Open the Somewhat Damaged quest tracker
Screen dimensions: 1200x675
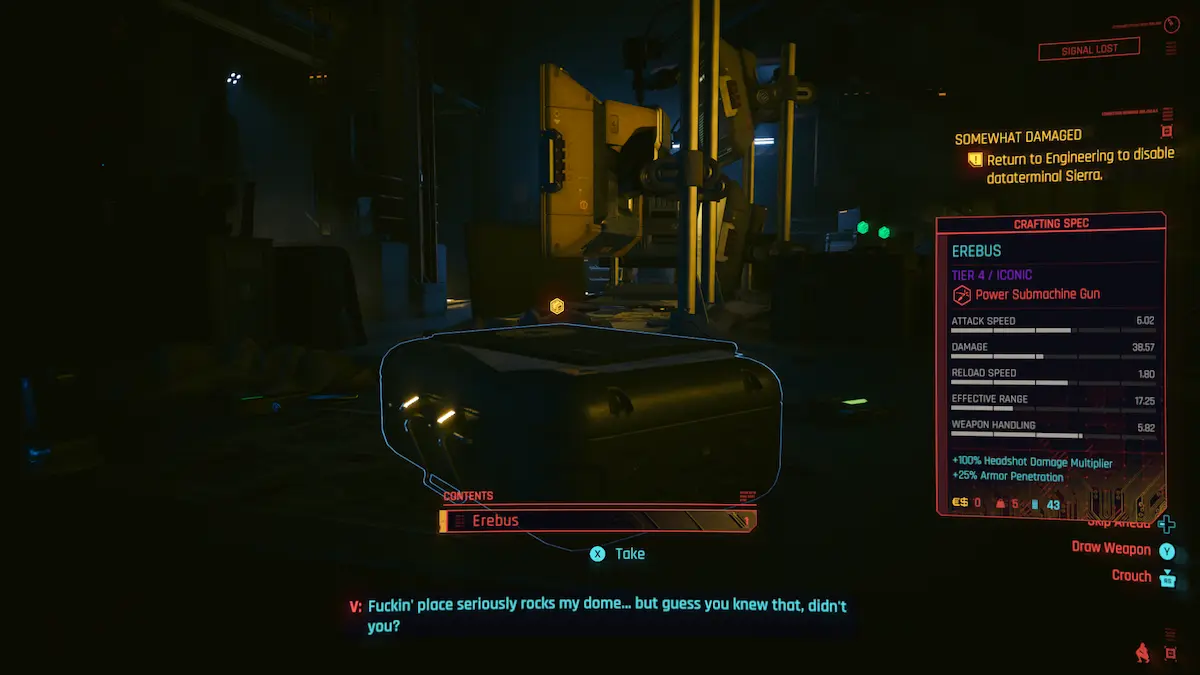tap(1018, 137)
